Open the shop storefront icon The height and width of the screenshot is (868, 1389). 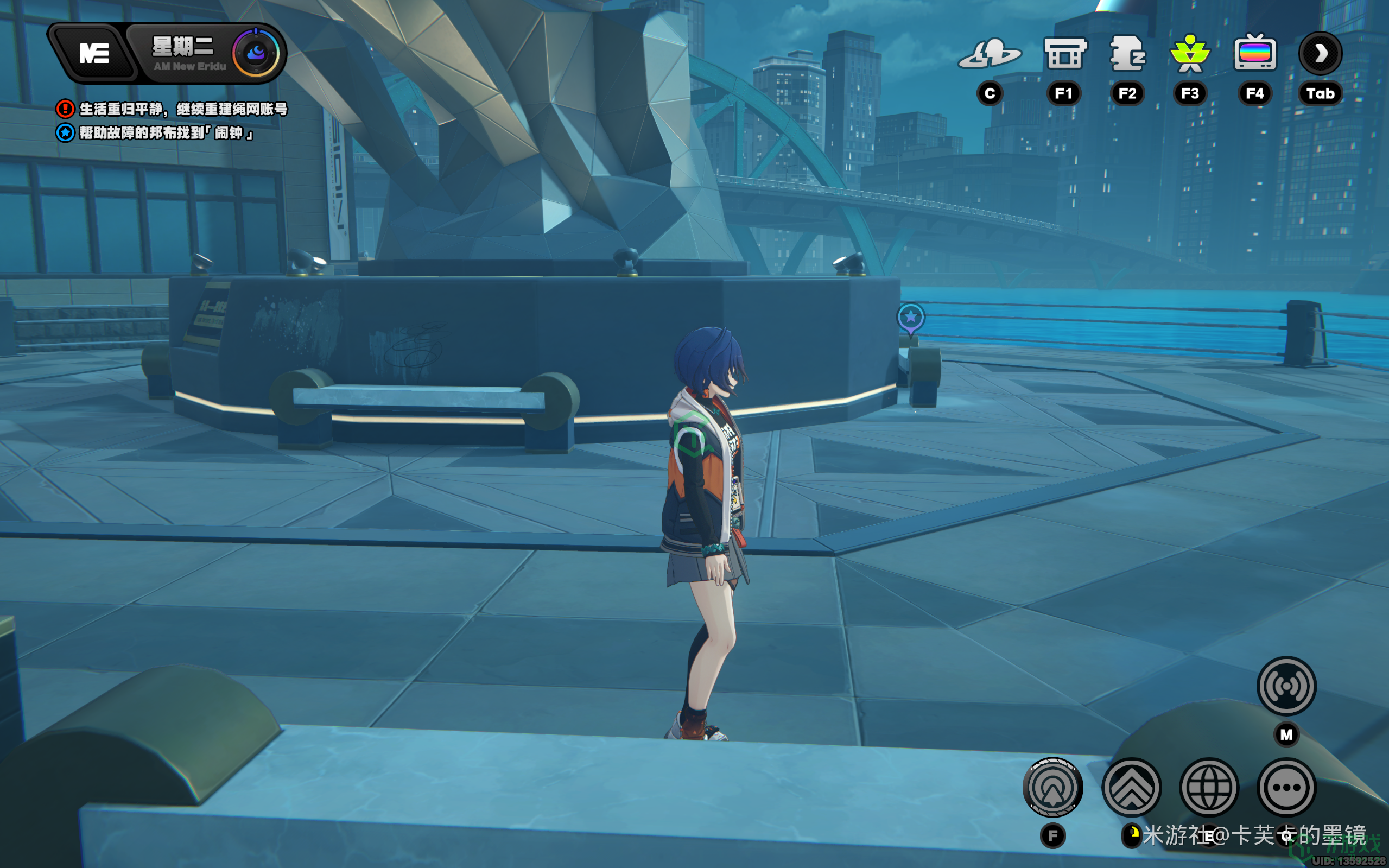(1064, 54)
